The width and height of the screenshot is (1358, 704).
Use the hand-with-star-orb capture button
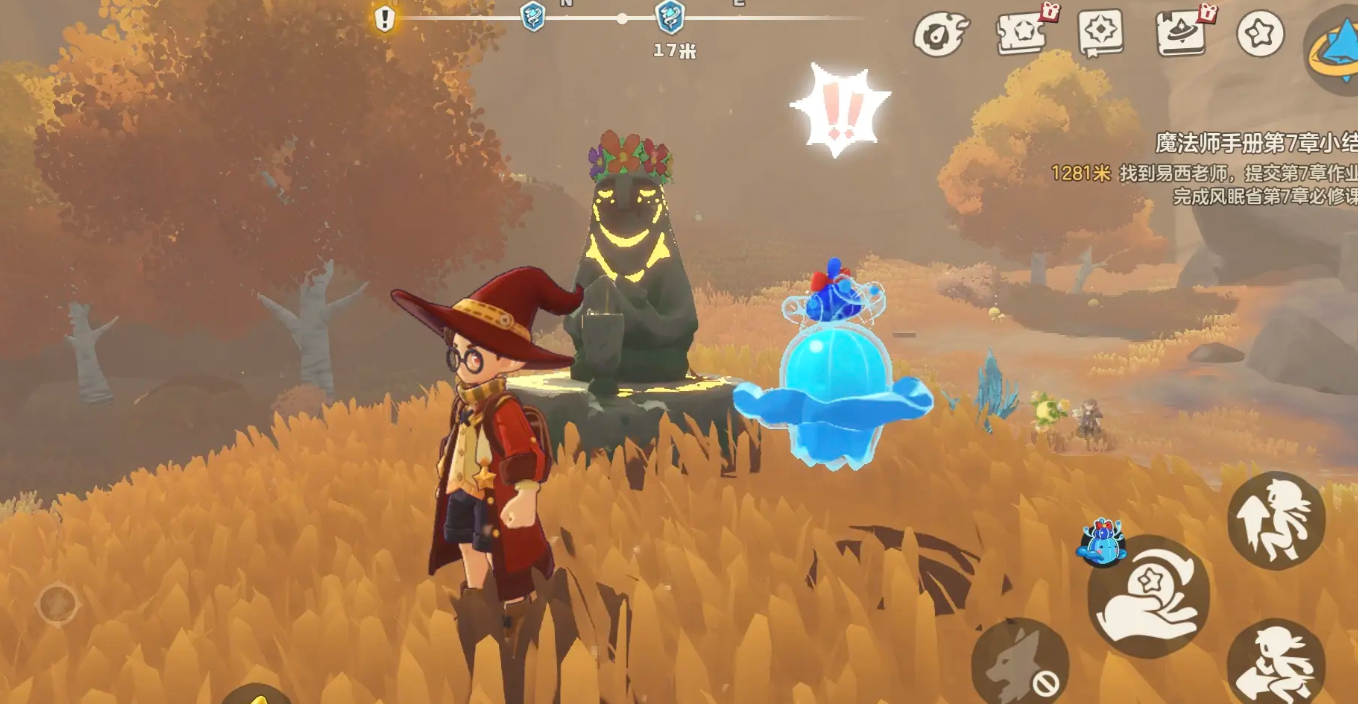pyautogui.click(x=1148, y=597)
